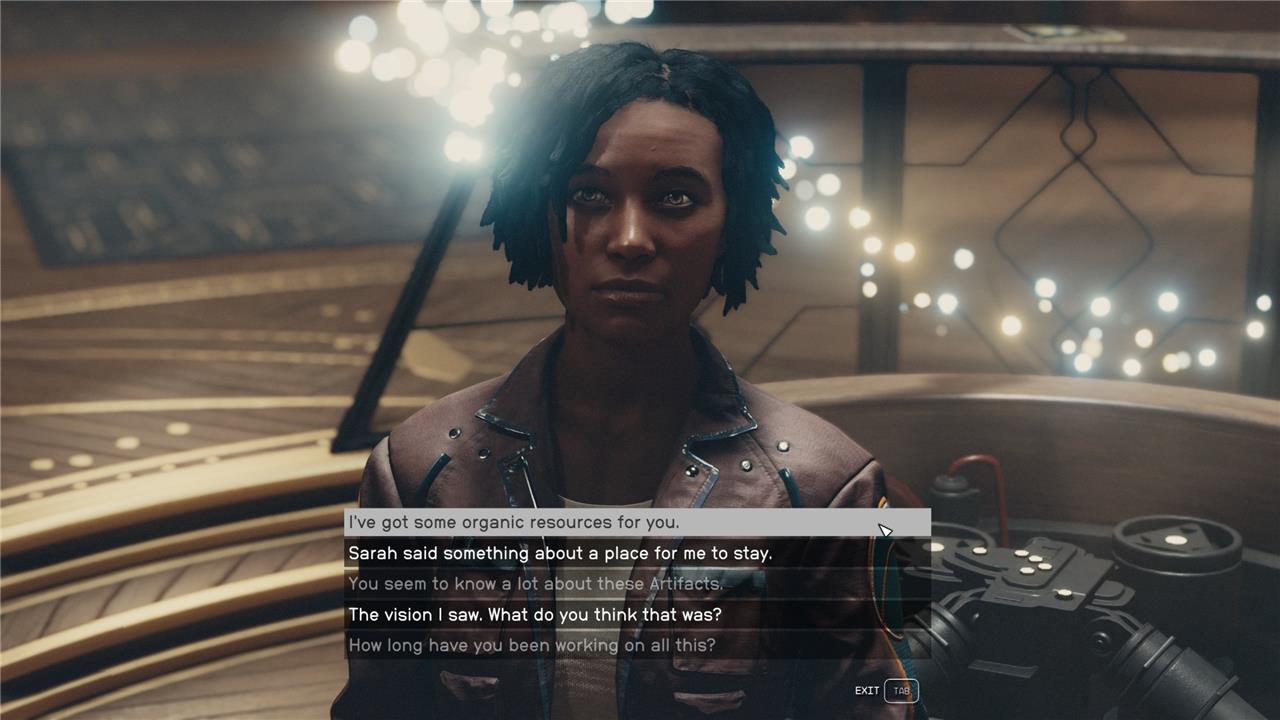This screenshot has height=720, width=1280.
Task: Select the reply about a place to stay
Action: point(560,553)
